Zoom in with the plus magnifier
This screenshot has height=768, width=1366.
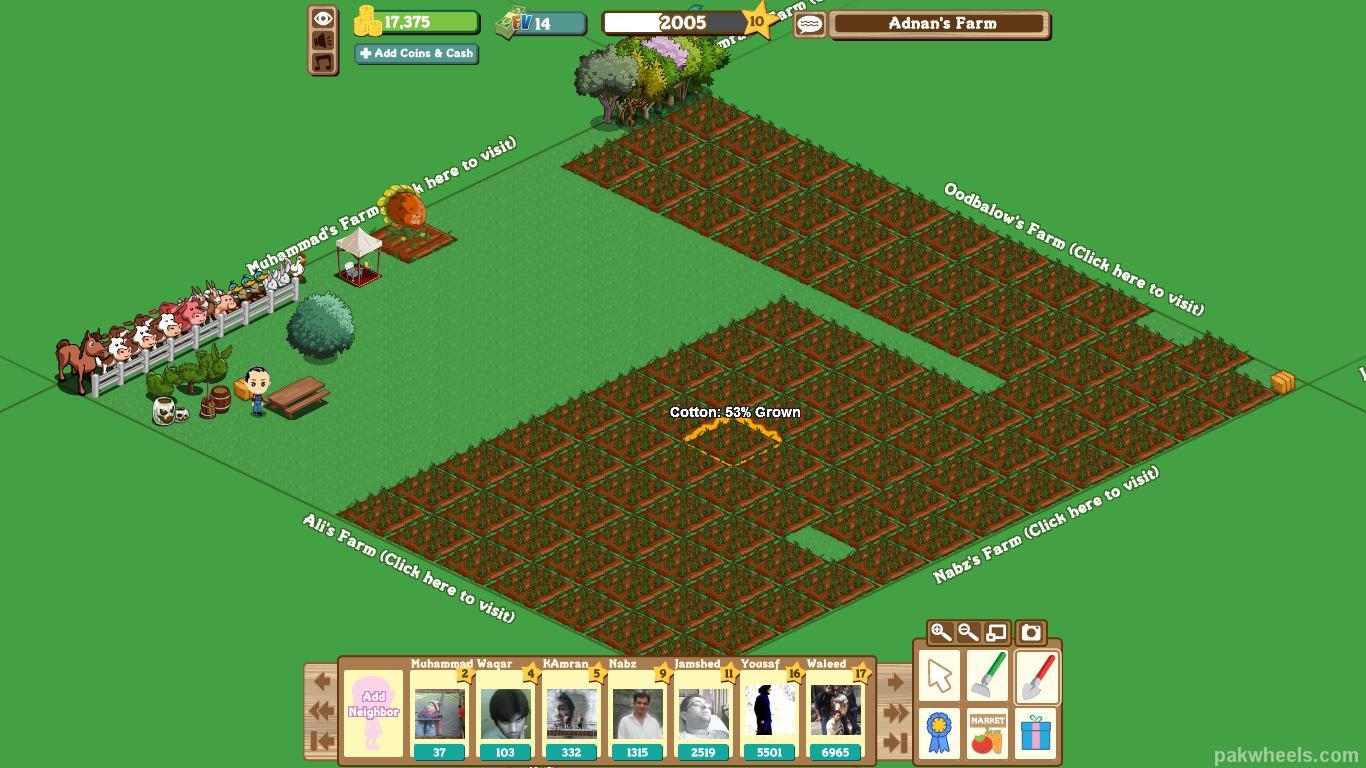point(940,632)
